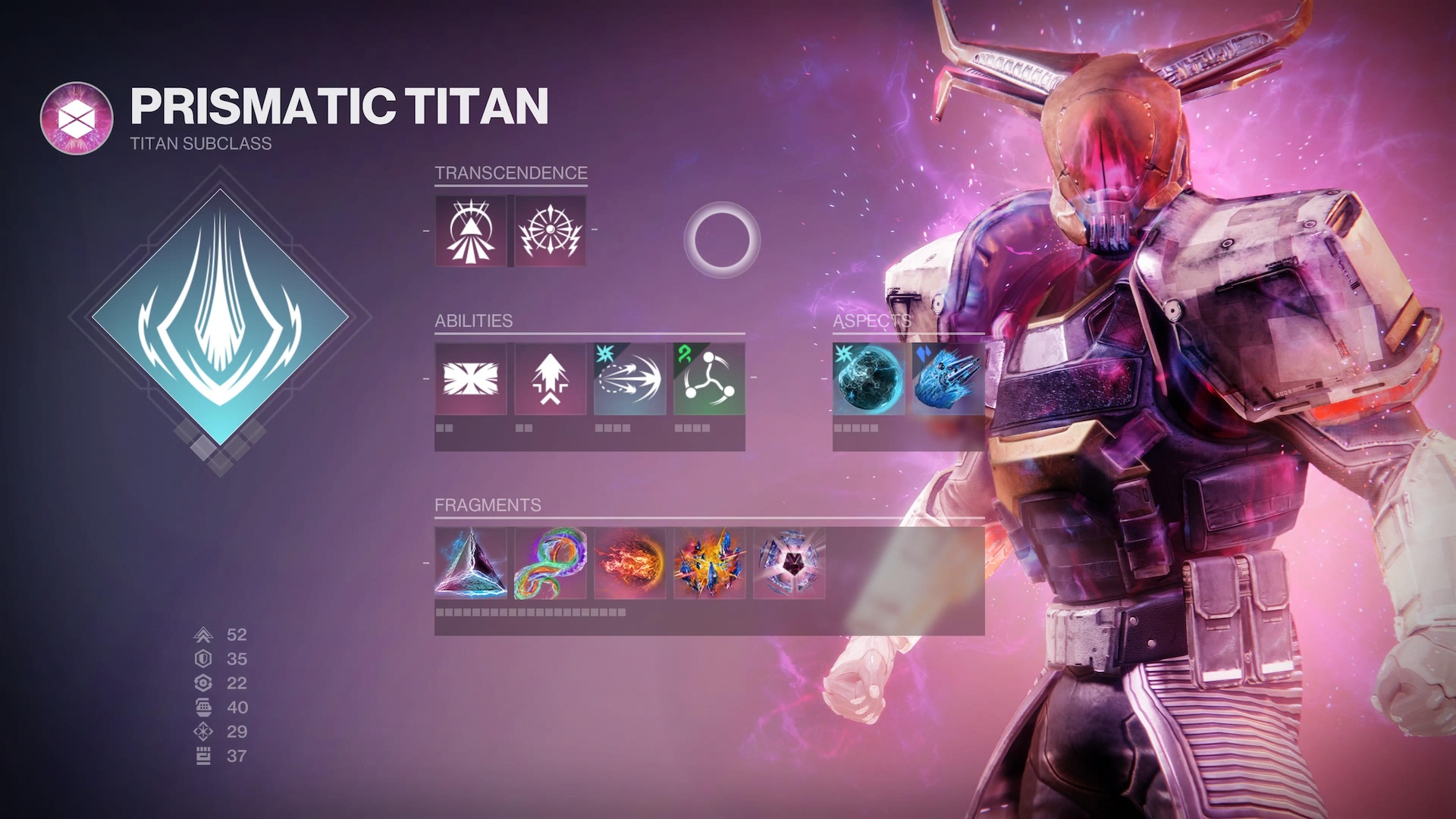This screenshot has width=1456, height=819.
Task: Open the Prismatic subclass emblem icon
Action: pyautogui.click(x=77, y=118)
